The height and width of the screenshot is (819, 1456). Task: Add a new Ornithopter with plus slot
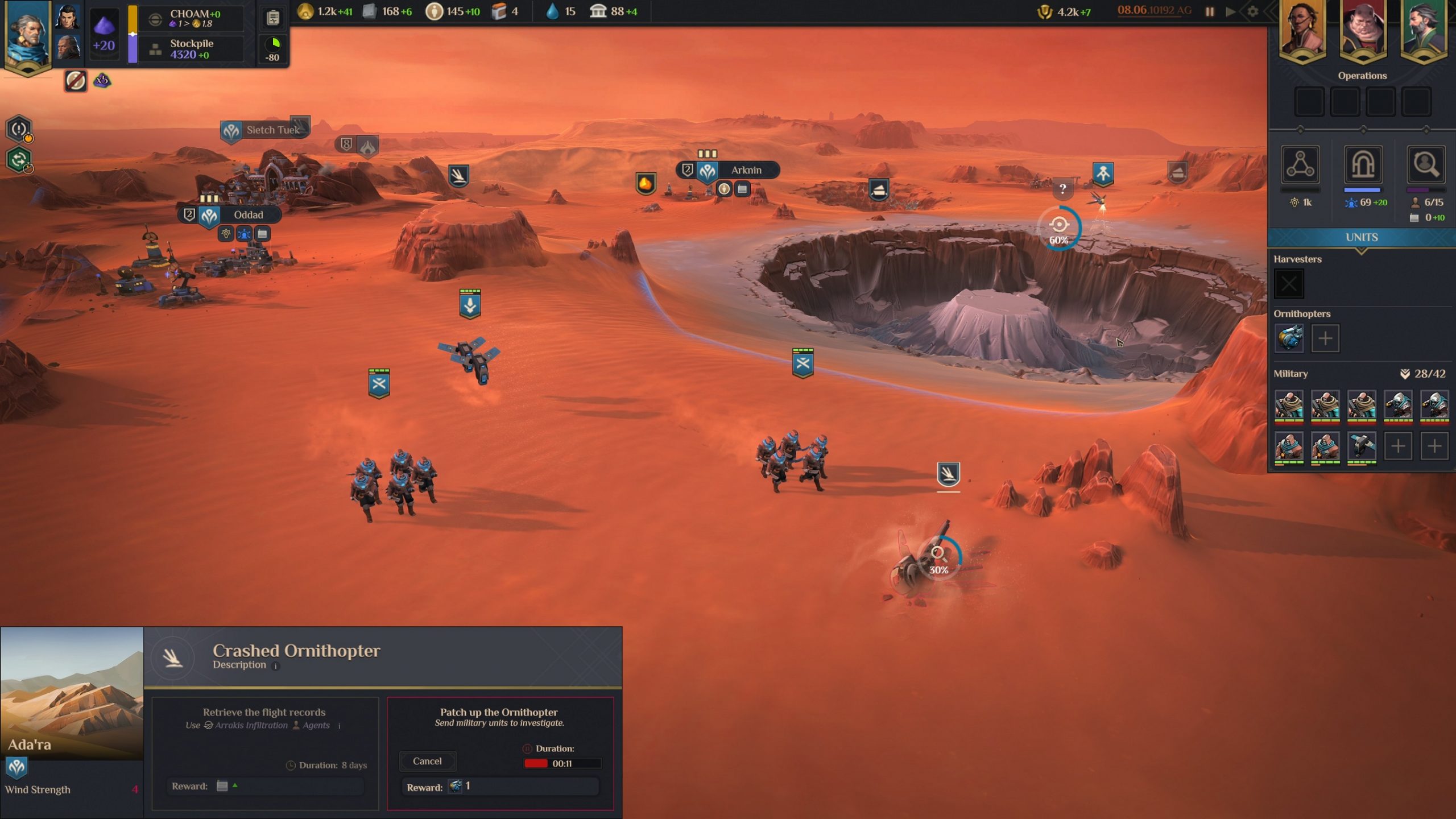(x=1325, y=338)
